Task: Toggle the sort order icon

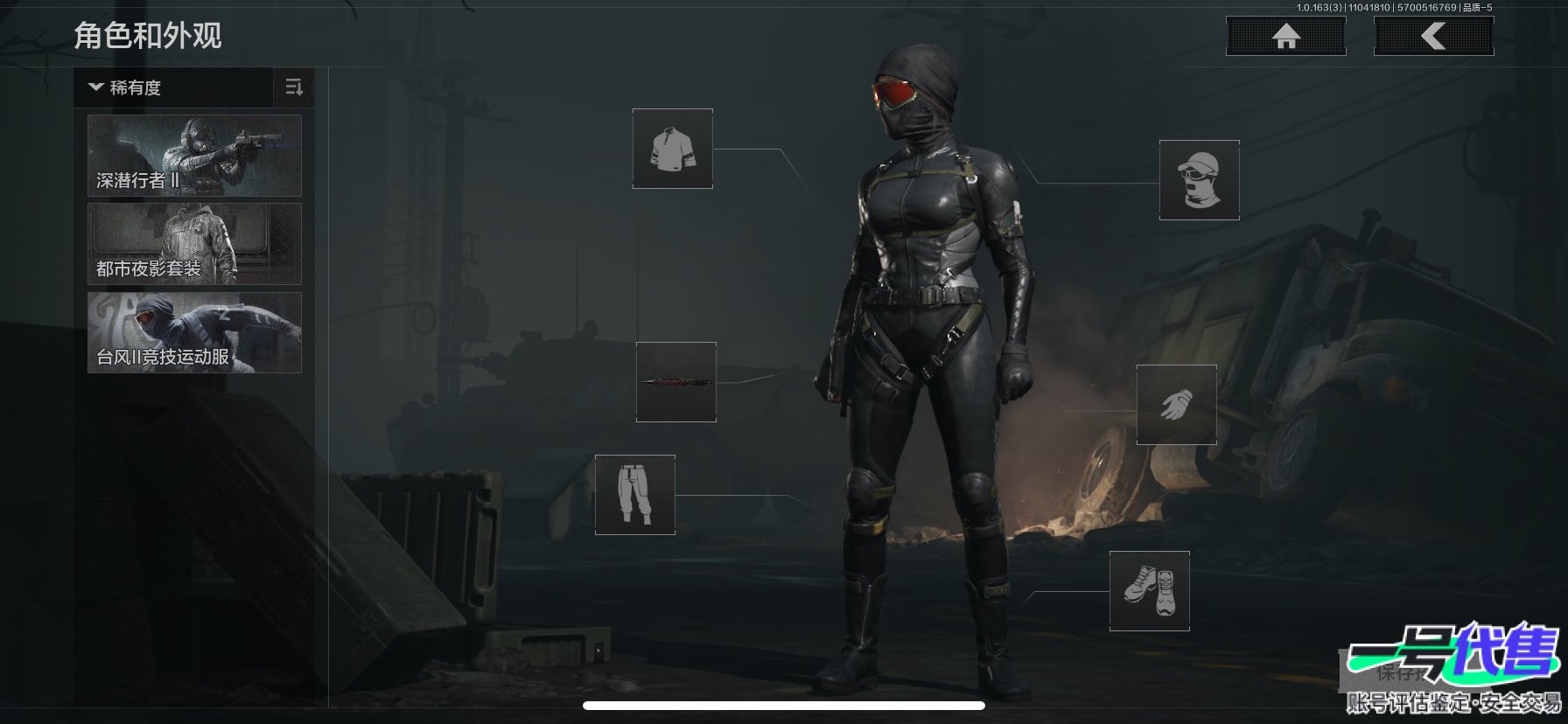Action: 294,87
